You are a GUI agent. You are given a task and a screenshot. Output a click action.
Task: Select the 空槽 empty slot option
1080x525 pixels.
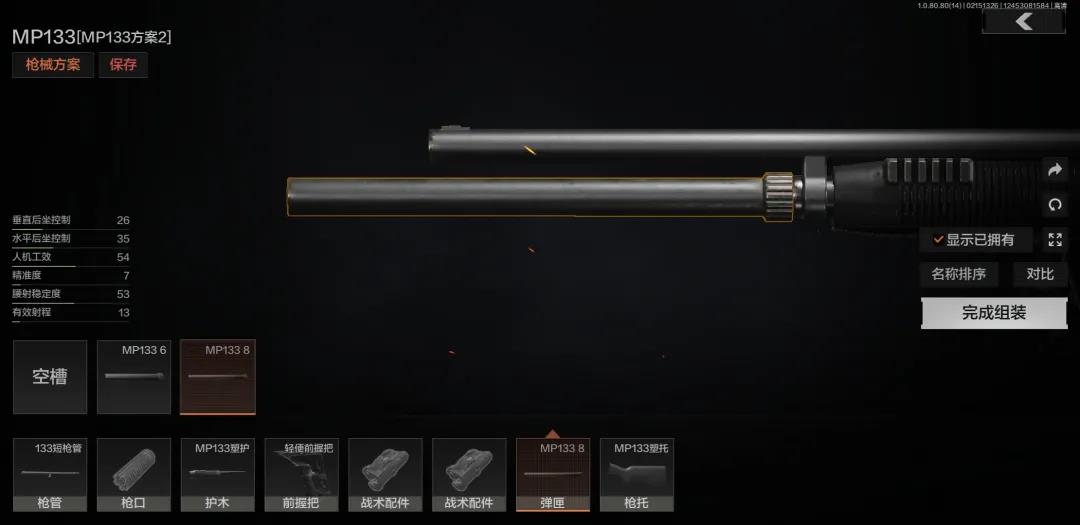[x=50, y=377]
